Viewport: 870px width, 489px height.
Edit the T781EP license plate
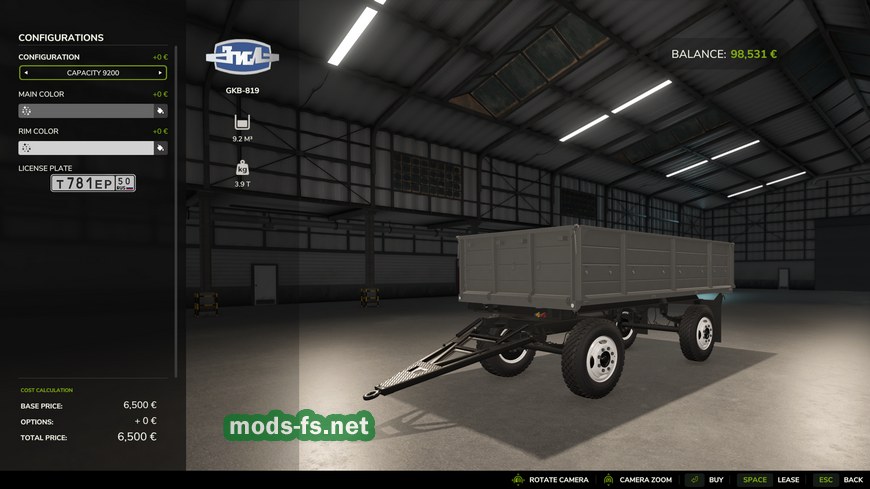point(93,183)
